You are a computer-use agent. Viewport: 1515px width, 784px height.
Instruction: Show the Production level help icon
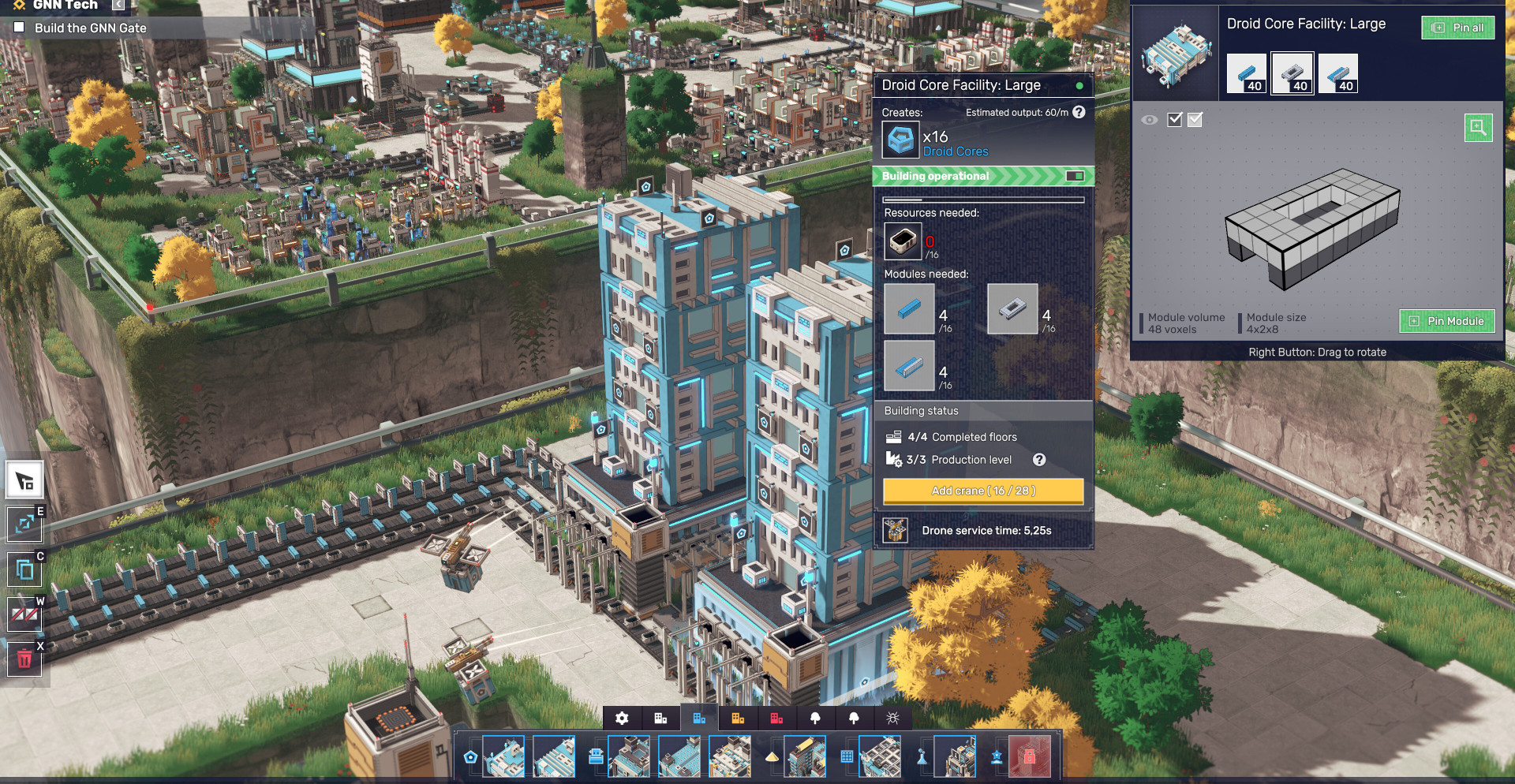[1039, 460]
